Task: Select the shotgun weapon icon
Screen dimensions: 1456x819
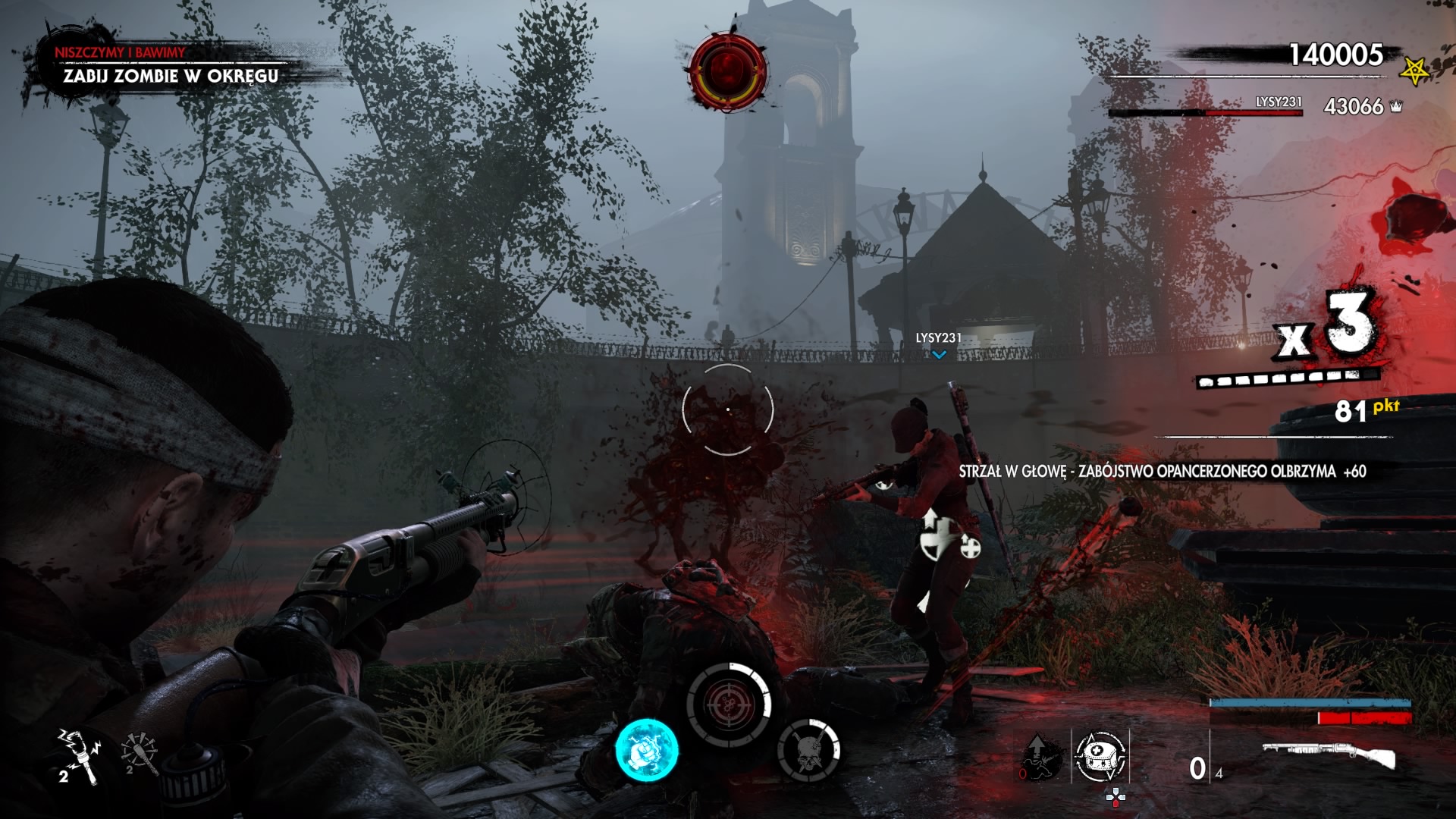Action: click(x=1329, y=755)
